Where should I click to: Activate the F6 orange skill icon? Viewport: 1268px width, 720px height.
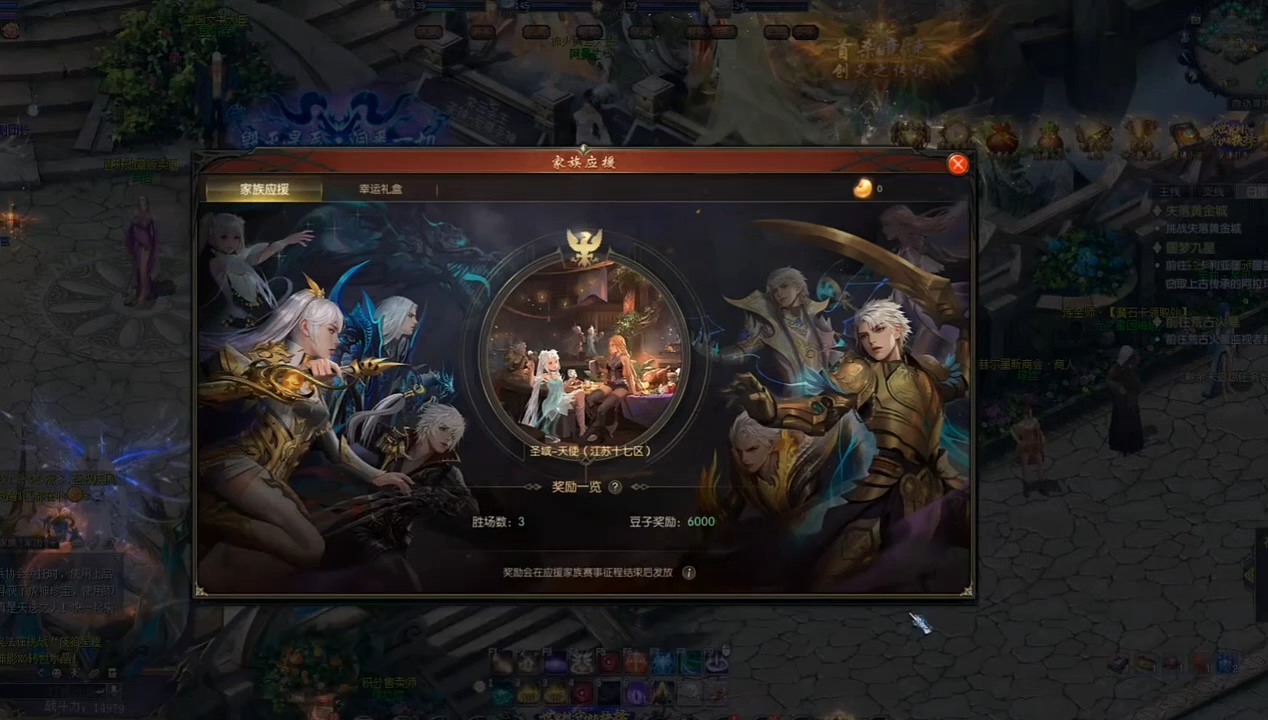point(635,662)
